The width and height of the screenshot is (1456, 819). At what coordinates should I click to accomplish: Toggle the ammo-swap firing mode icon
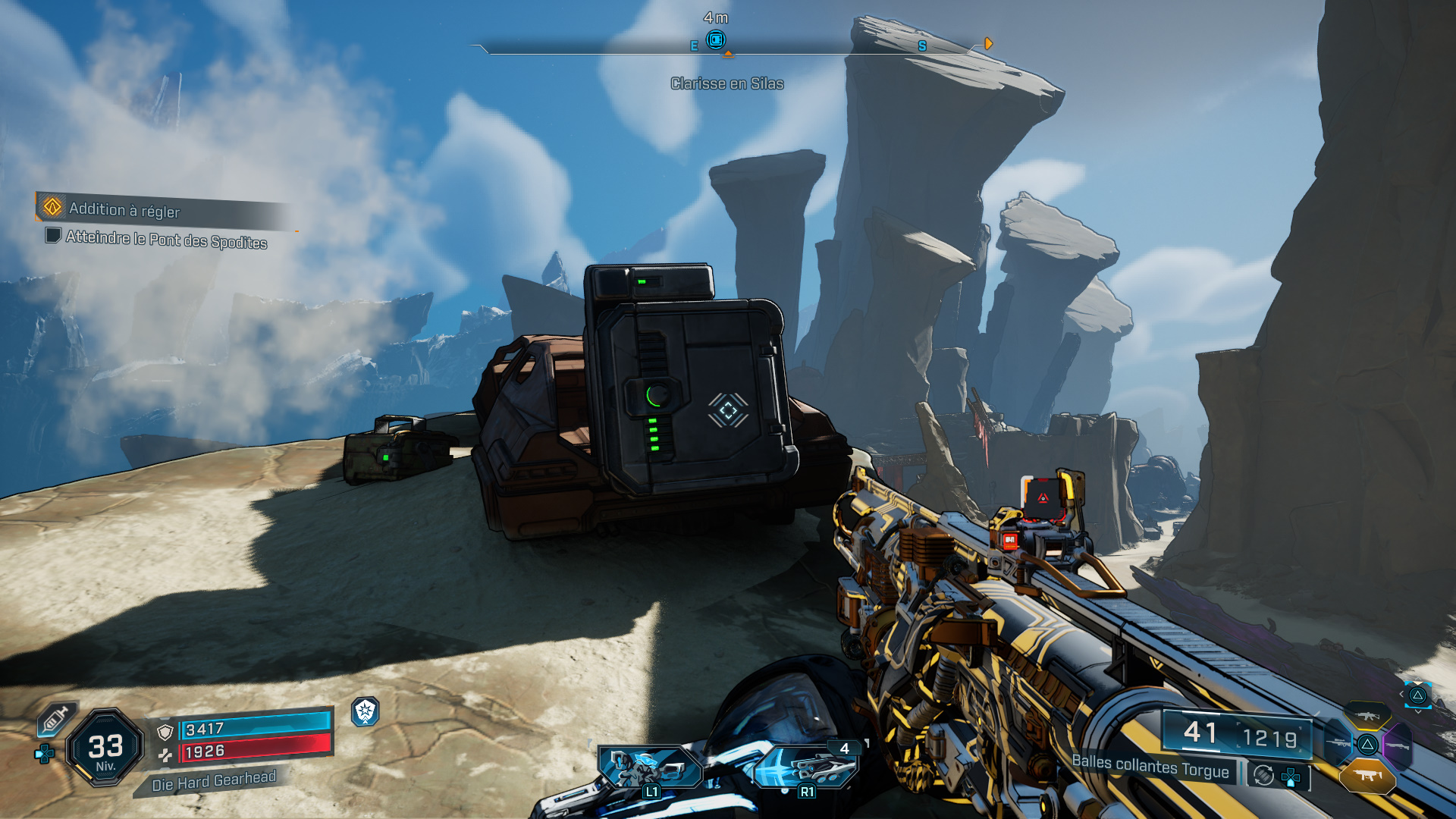click(x=1263, y=775)
